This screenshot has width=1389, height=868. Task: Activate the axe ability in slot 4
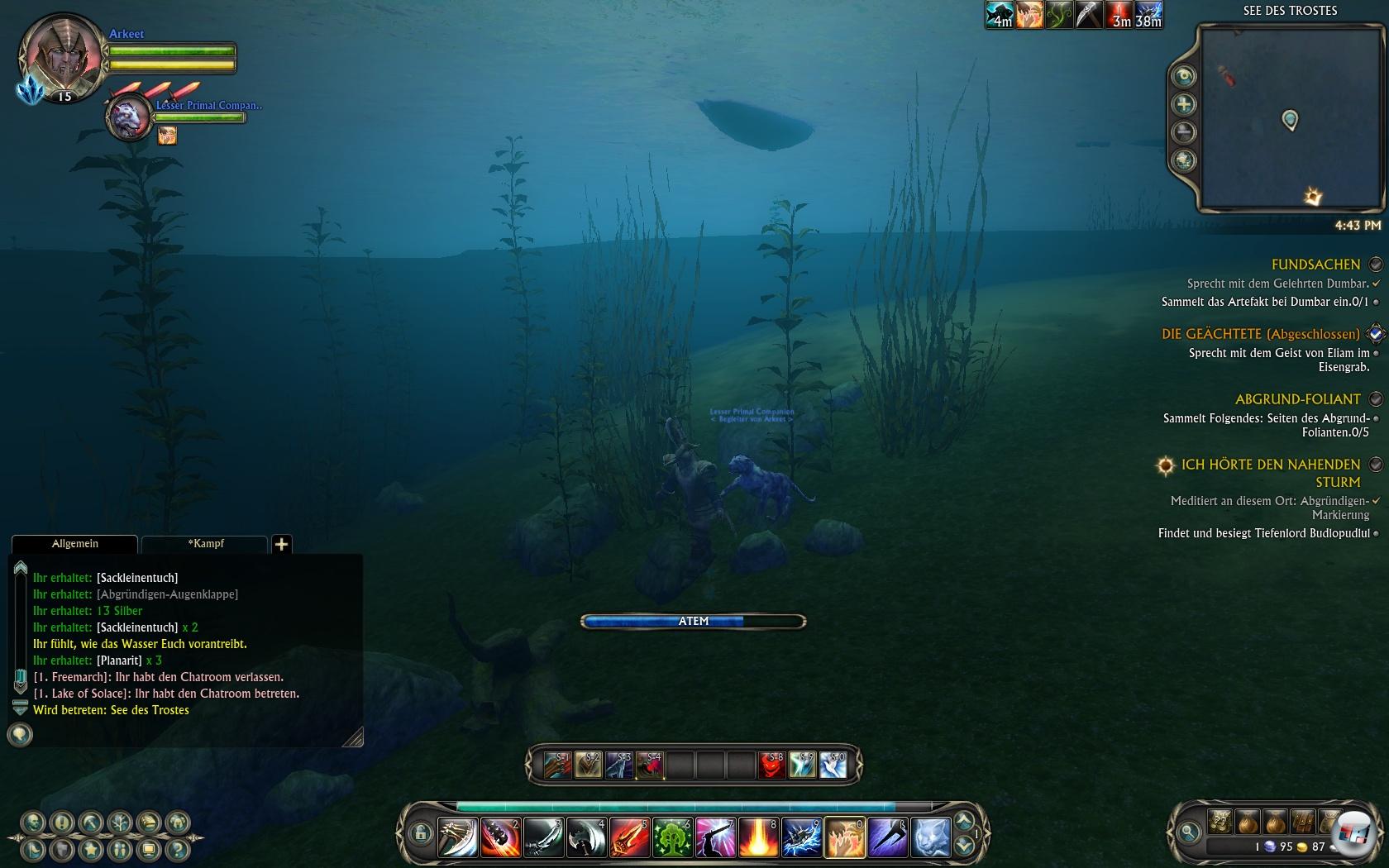point(586,837)
